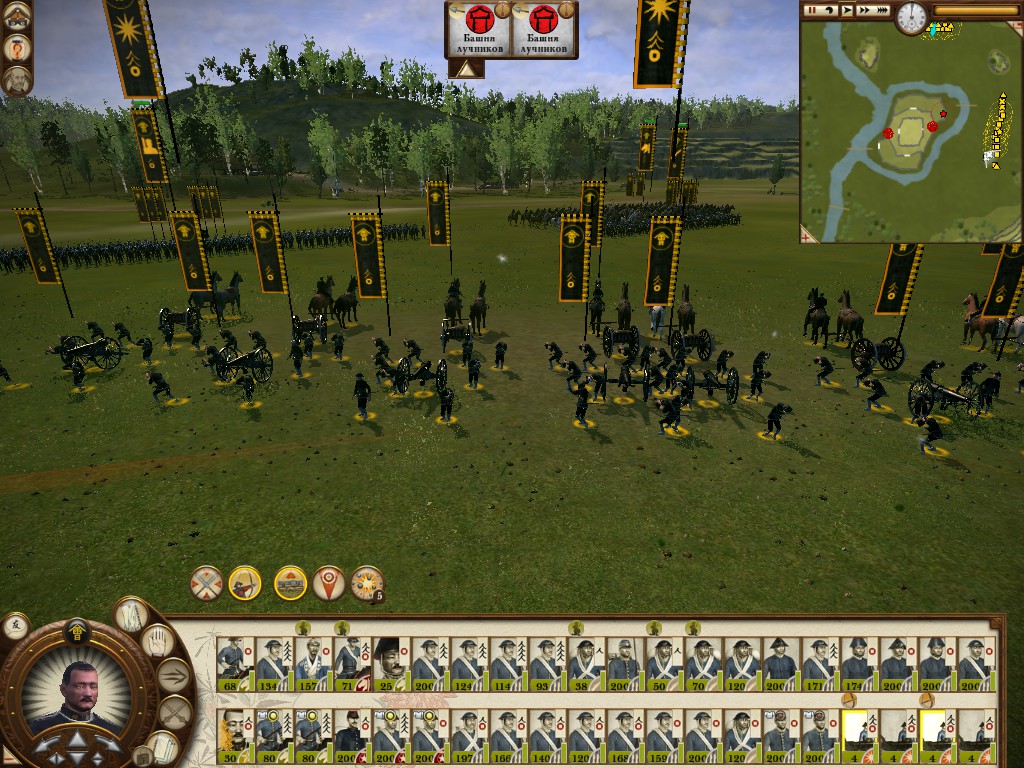Toggle the run arrow button
The height and width of the screenshot is (768, 1024).
pos(174,676)
